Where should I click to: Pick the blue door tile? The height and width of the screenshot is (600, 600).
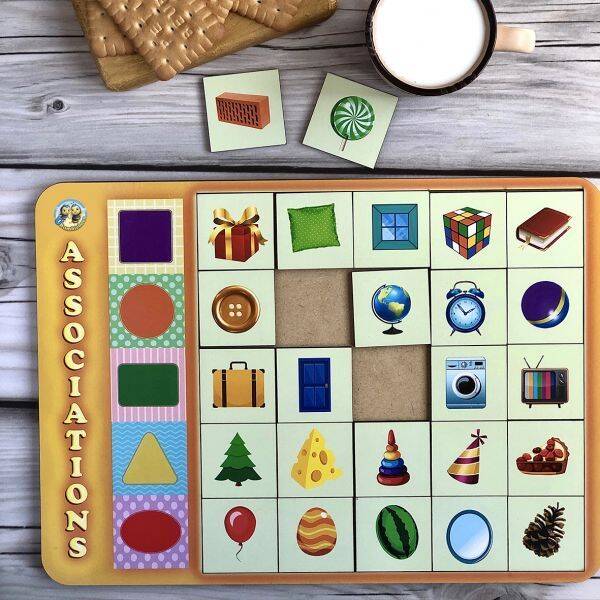[x=314, y=384]
